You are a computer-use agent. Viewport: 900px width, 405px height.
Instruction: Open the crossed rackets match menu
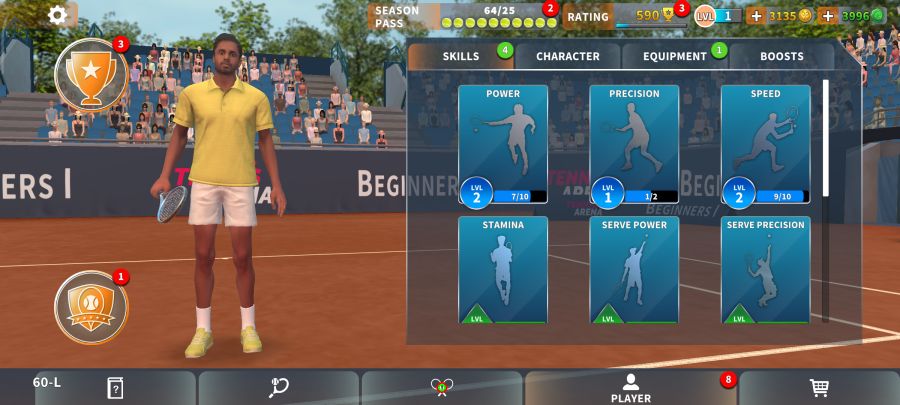click(442, 388)
